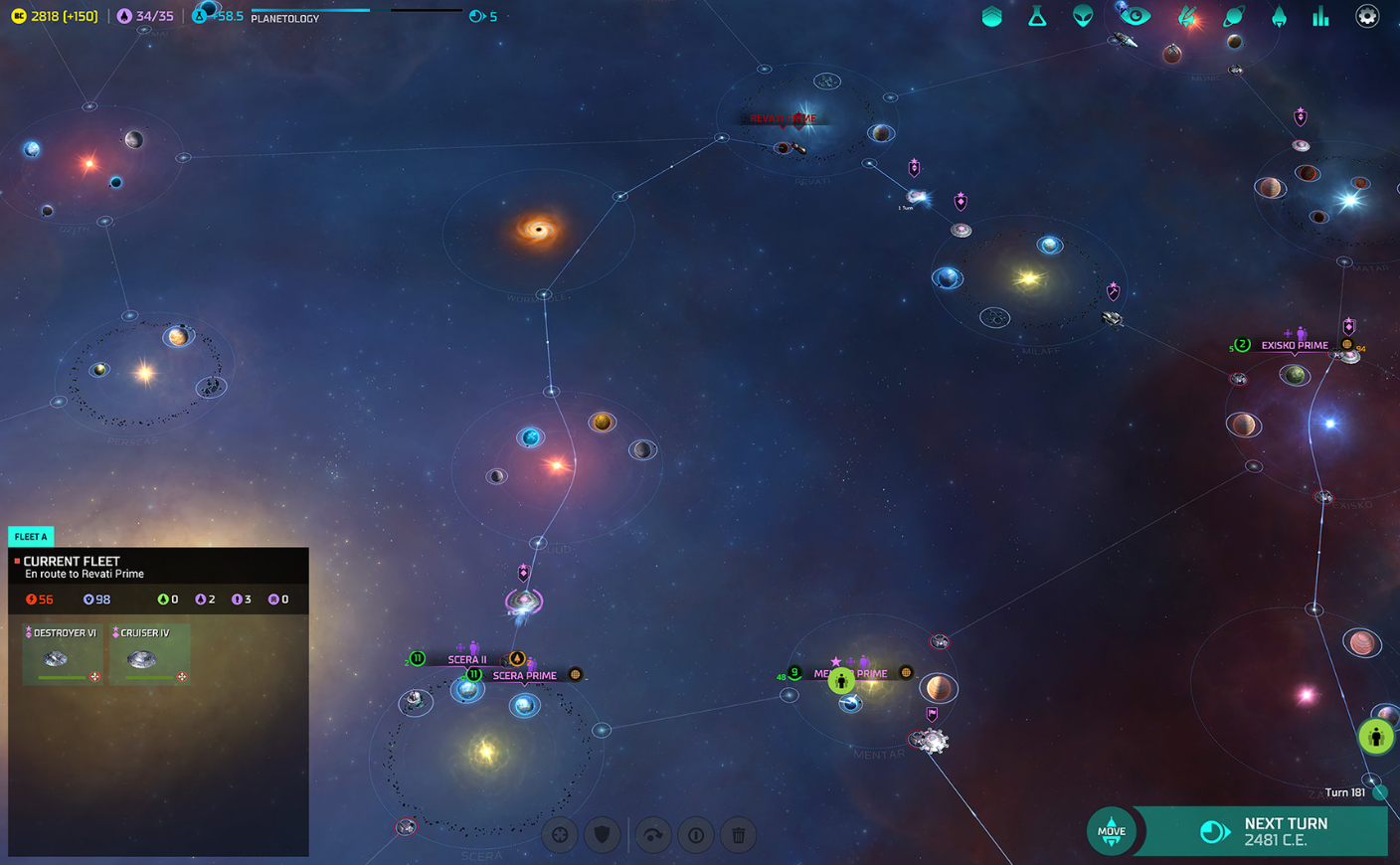Open the game settings gear icon

point(1367,16)
